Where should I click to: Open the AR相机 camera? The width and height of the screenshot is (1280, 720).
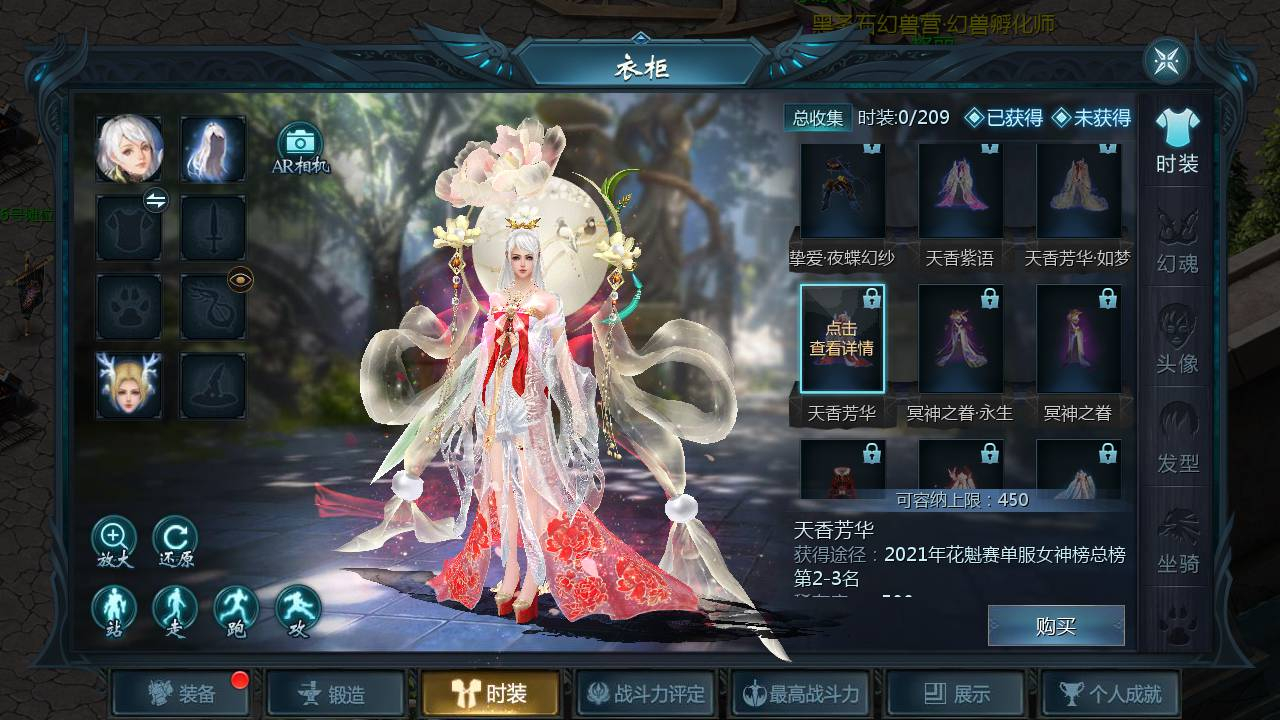[300, 145]
